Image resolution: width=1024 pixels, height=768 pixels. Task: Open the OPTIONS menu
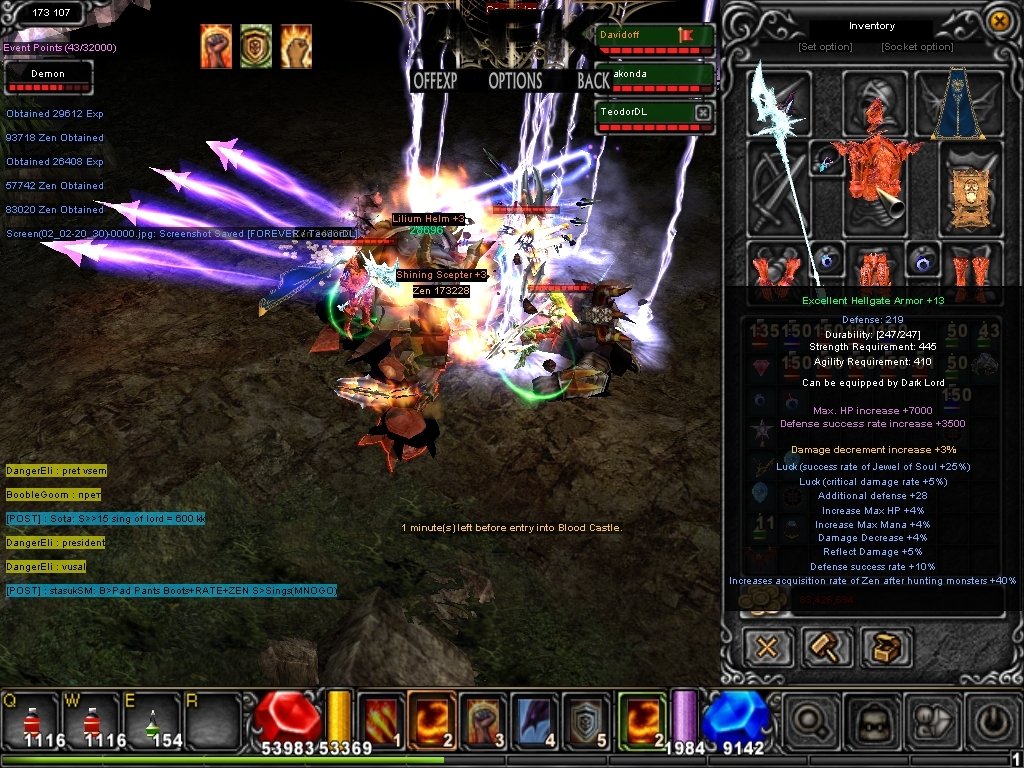tap(515, 81)
